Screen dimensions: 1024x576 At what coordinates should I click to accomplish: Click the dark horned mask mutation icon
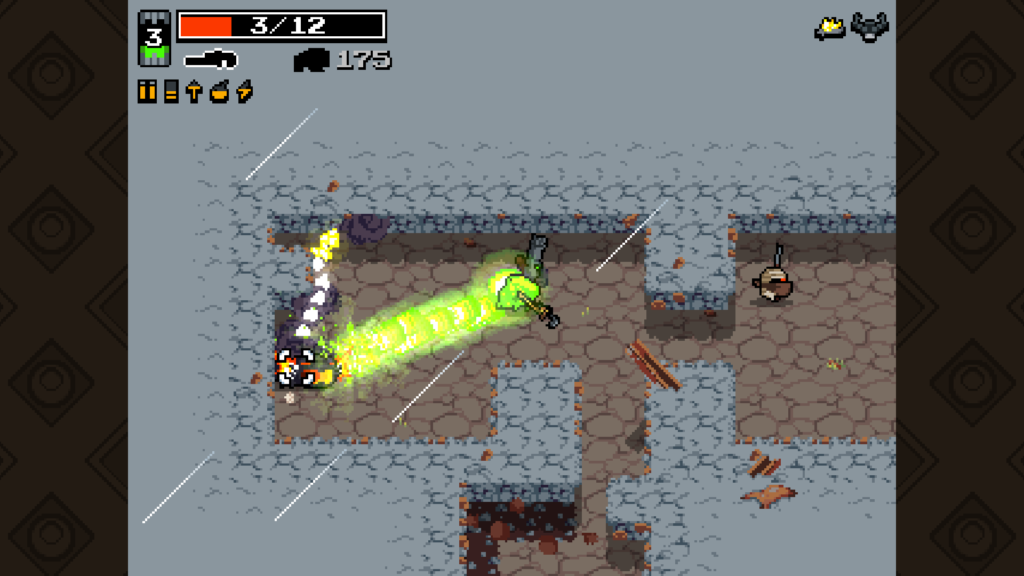[870, 27]
